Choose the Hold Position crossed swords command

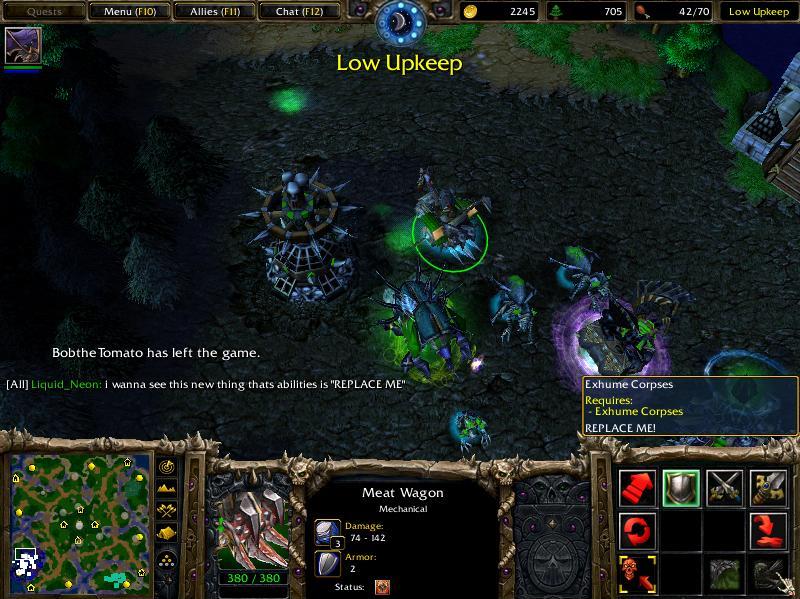coord(725,487)
